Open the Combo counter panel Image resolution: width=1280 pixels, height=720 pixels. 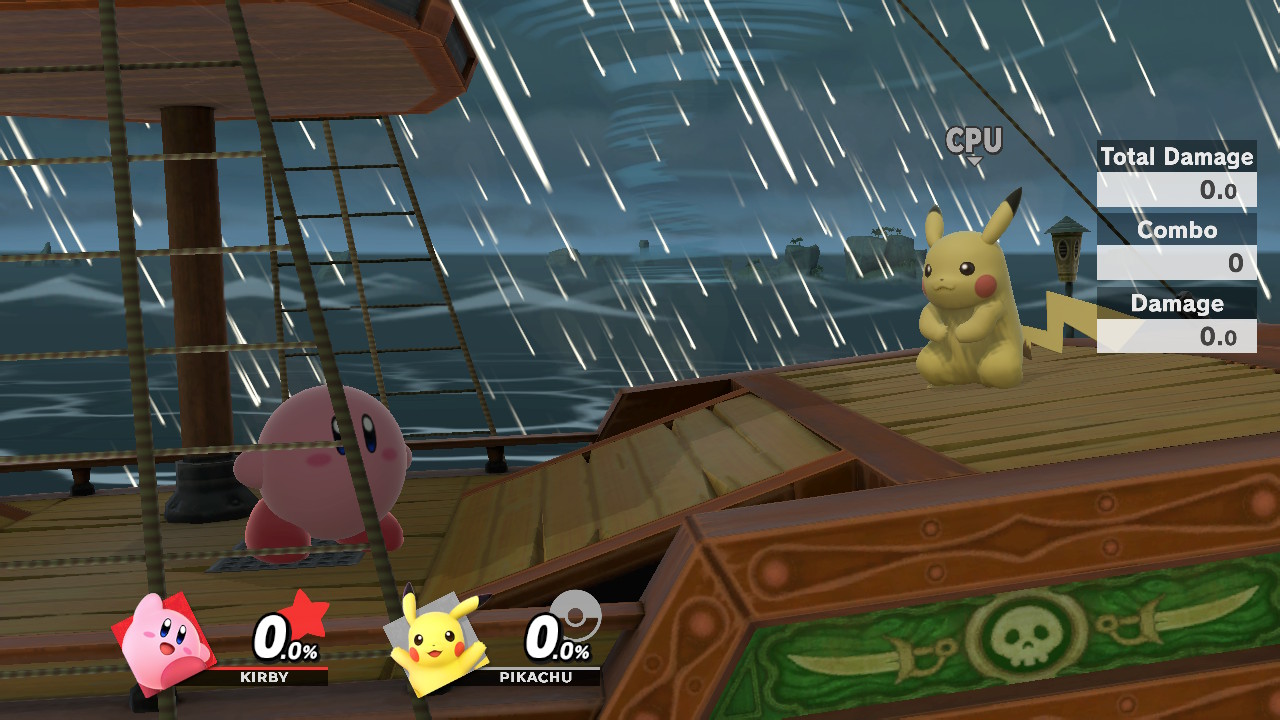[x=1176, y=230]
